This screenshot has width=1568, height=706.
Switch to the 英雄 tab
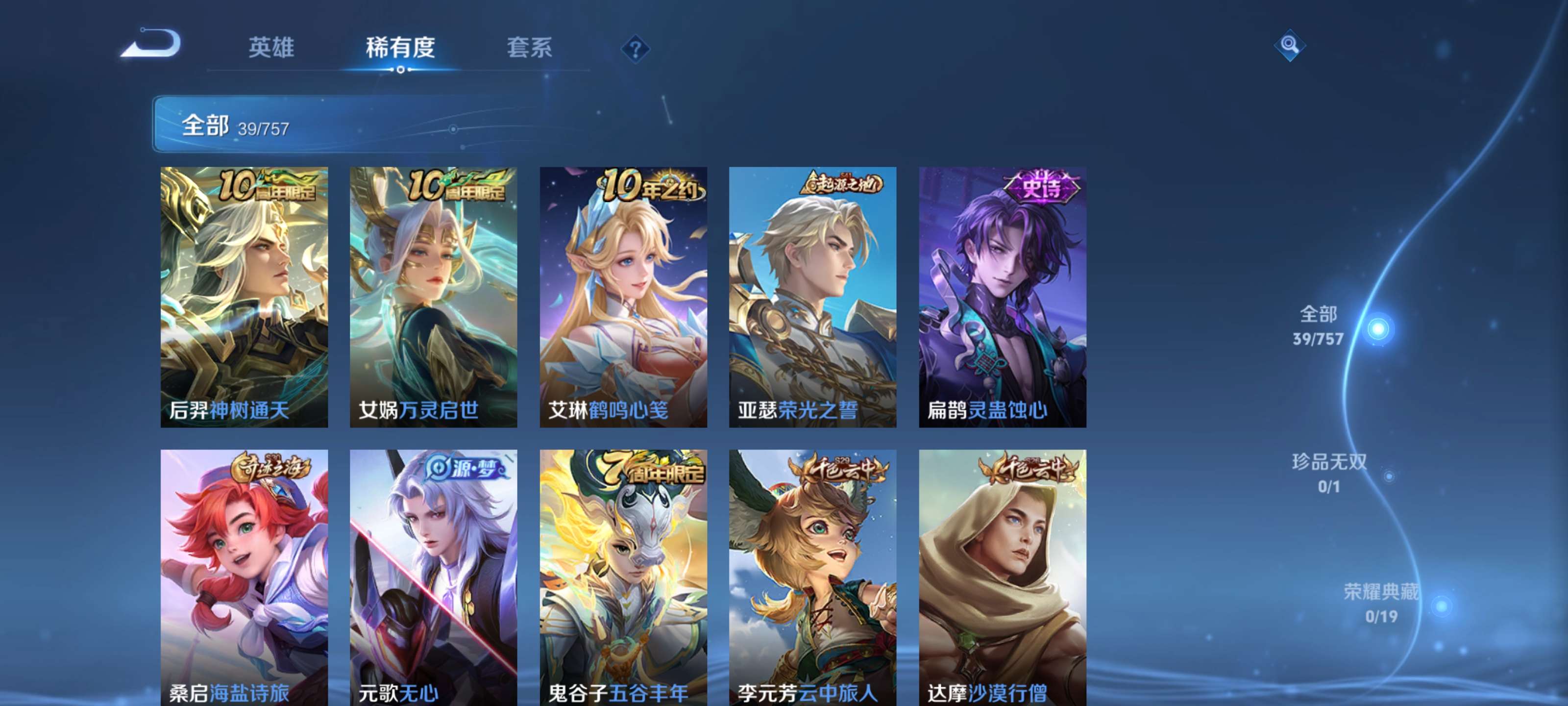click(x=272, y=49)
